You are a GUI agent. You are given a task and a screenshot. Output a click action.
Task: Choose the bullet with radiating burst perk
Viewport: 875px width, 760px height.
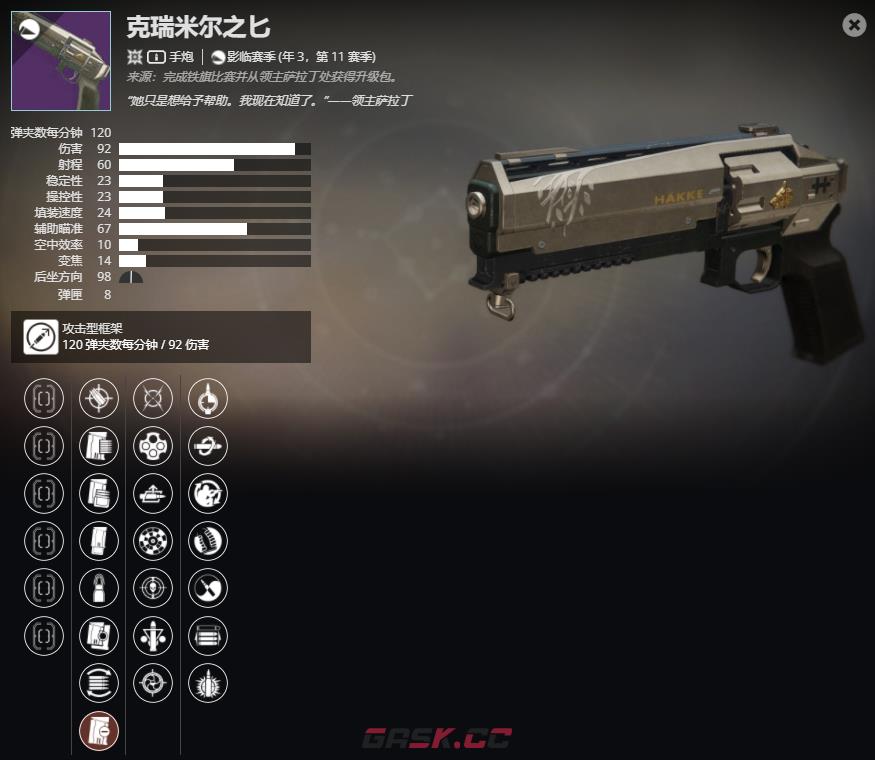208,683
